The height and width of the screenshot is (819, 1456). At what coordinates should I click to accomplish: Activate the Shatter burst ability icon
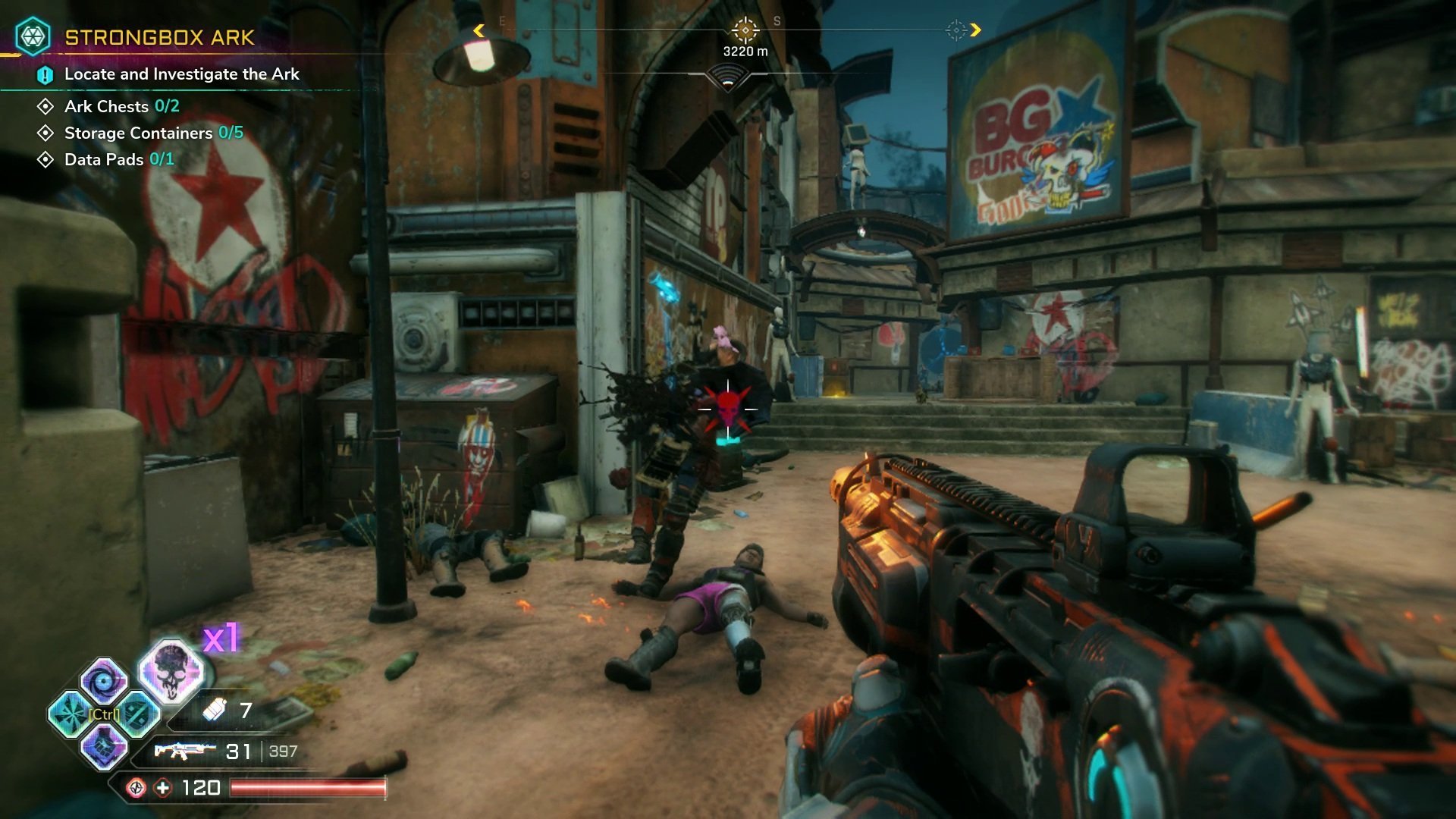coord(70,714)
